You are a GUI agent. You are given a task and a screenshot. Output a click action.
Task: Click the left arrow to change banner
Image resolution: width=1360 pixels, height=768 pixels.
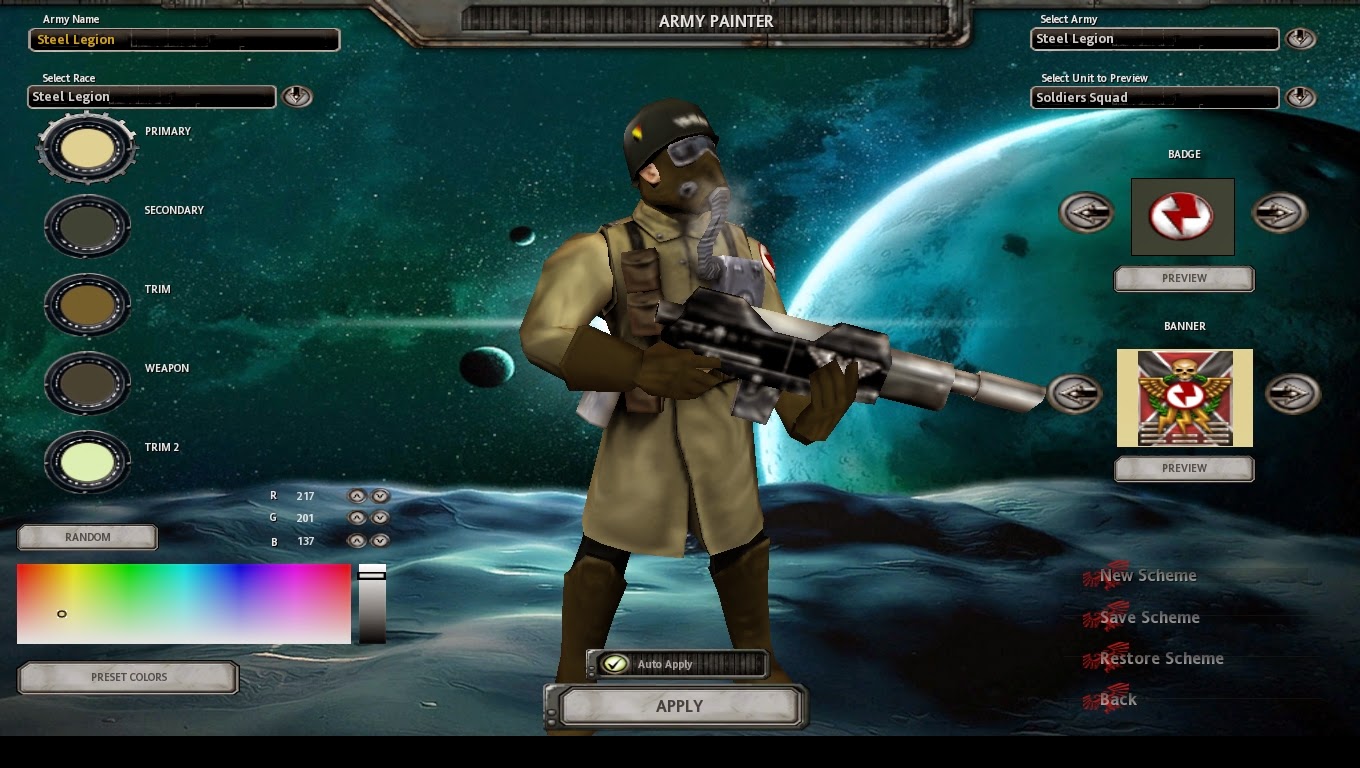[1075, 394]
